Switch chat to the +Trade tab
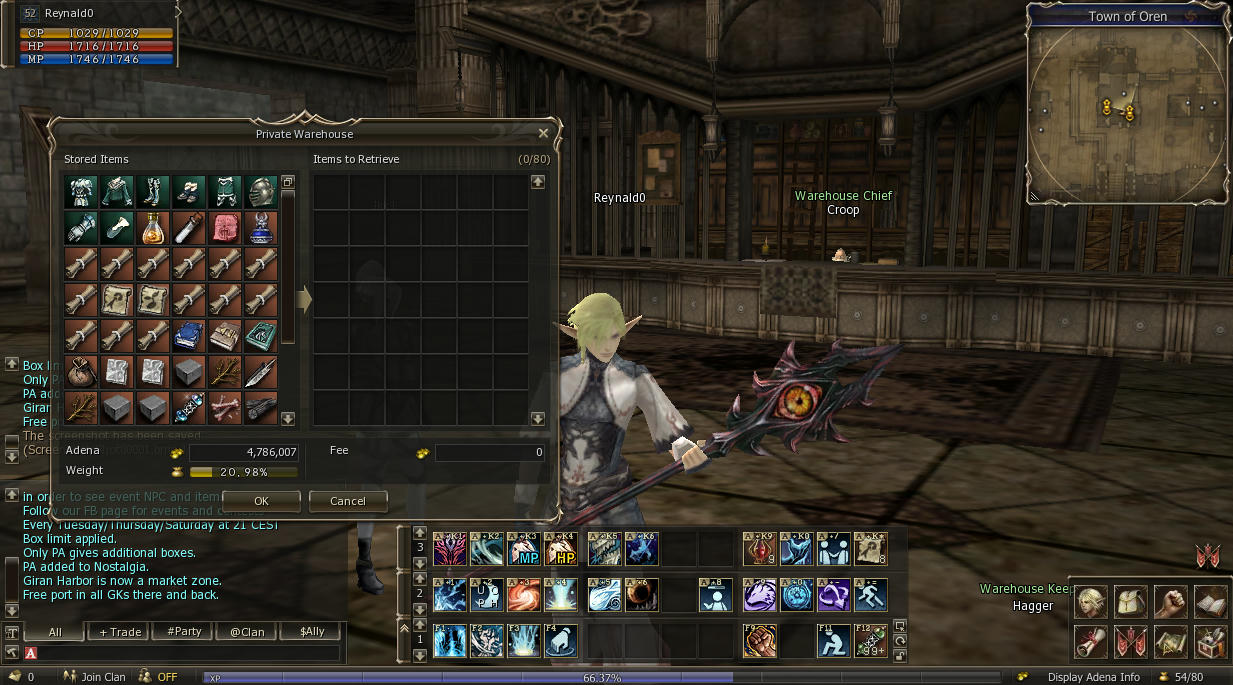This screenshot has height=685, width=1233. (119, 632)
